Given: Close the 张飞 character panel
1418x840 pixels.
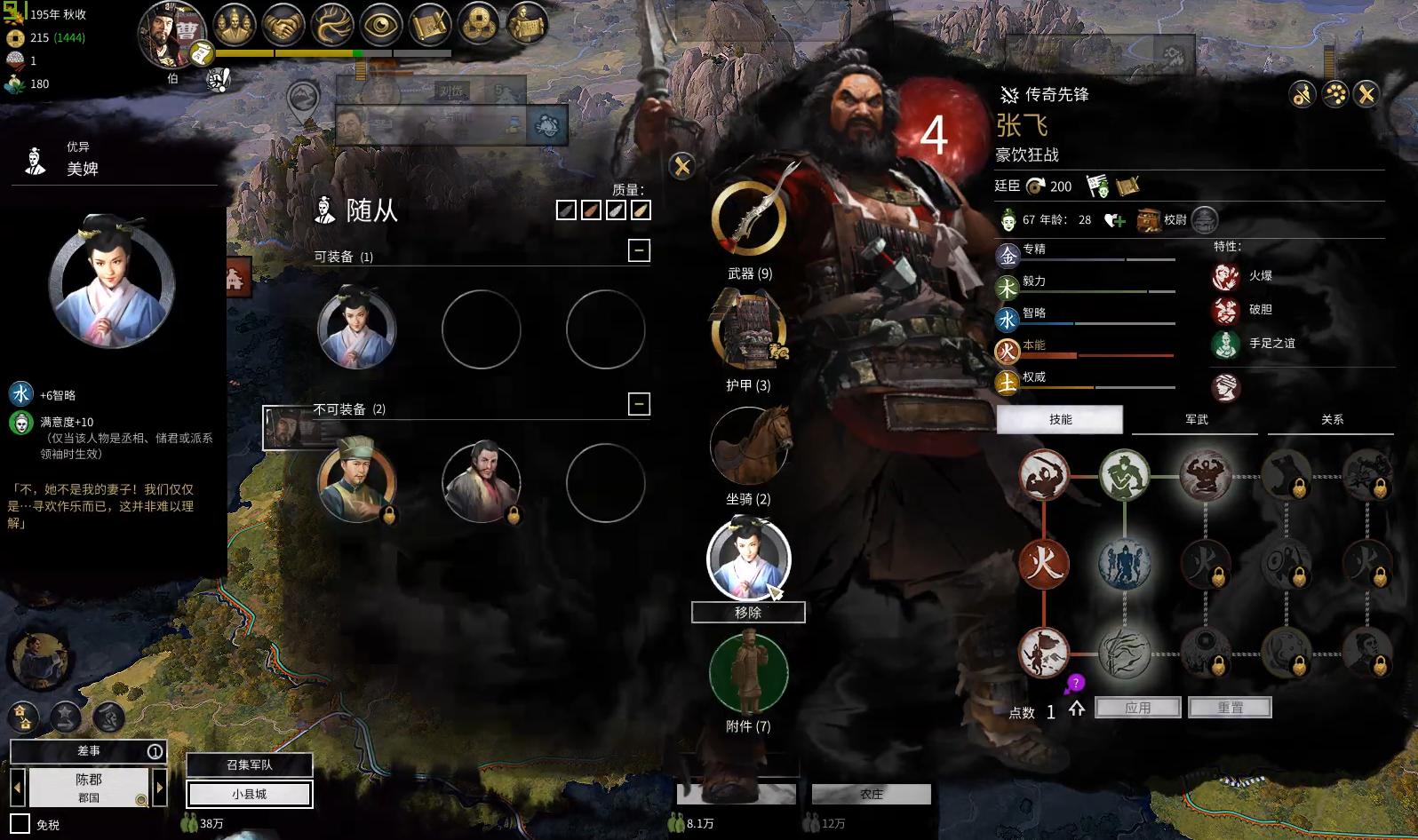Looking at the screenshot, I should pos(1366,94).
